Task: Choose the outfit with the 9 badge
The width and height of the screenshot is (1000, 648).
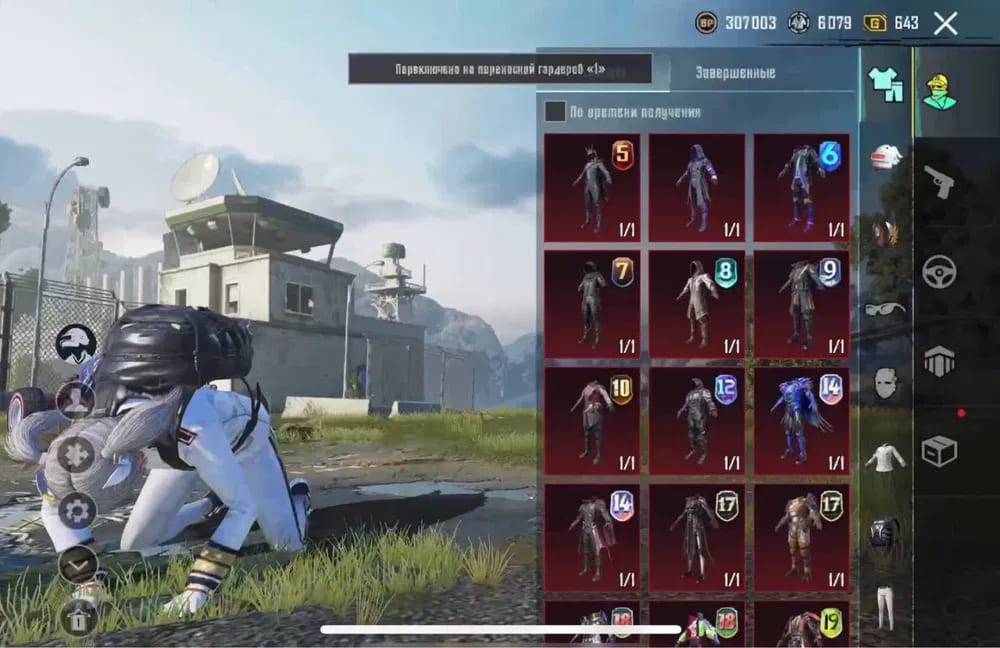Action: coord(802,304)
